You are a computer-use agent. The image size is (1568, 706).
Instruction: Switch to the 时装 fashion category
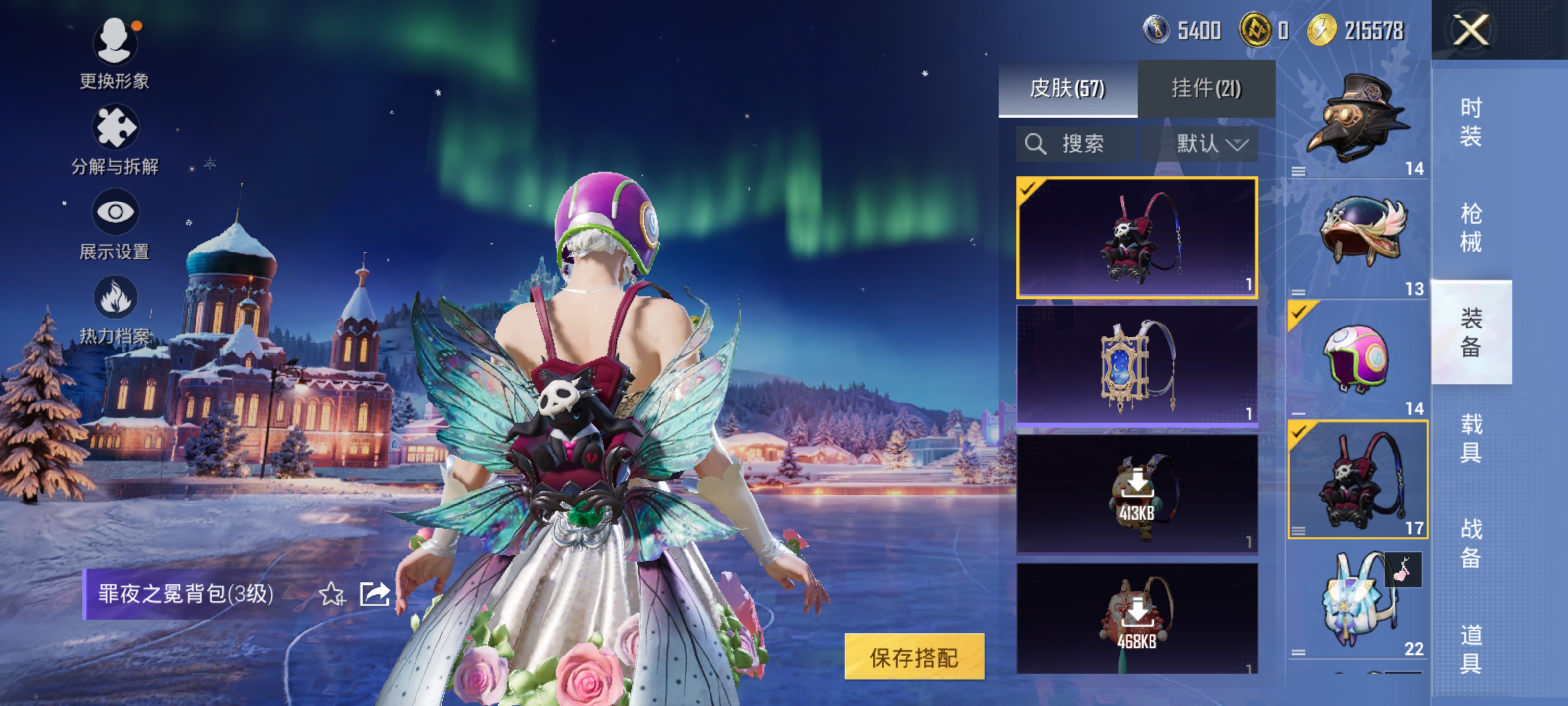1470,122
